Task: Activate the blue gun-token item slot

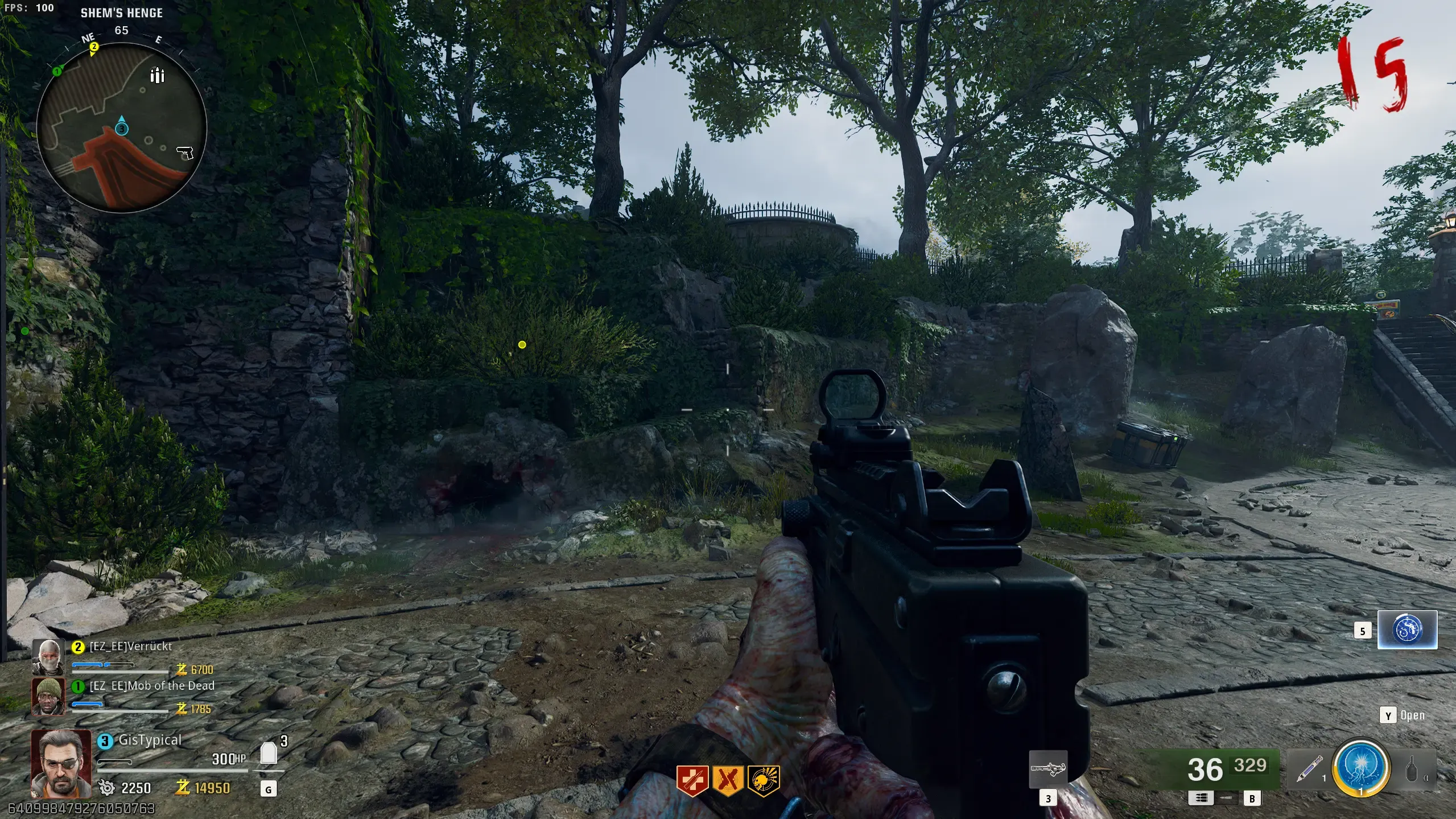Action: [x=1407, y=629]
